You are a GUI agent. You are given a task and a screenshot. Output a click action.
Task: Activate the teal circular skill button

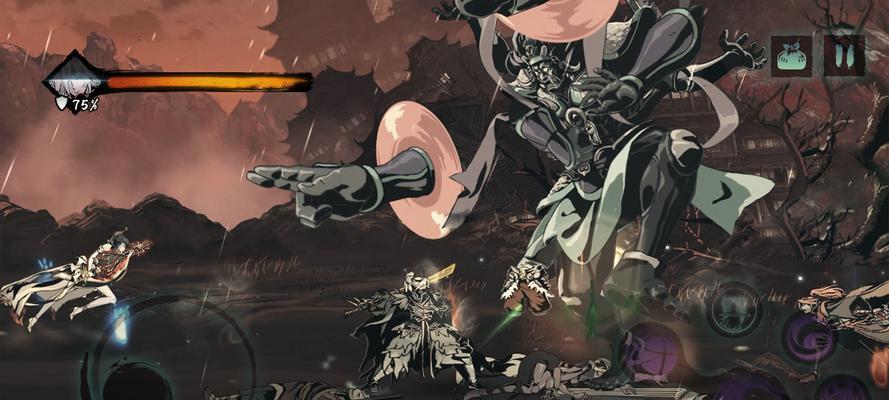[x=734, y=307]
